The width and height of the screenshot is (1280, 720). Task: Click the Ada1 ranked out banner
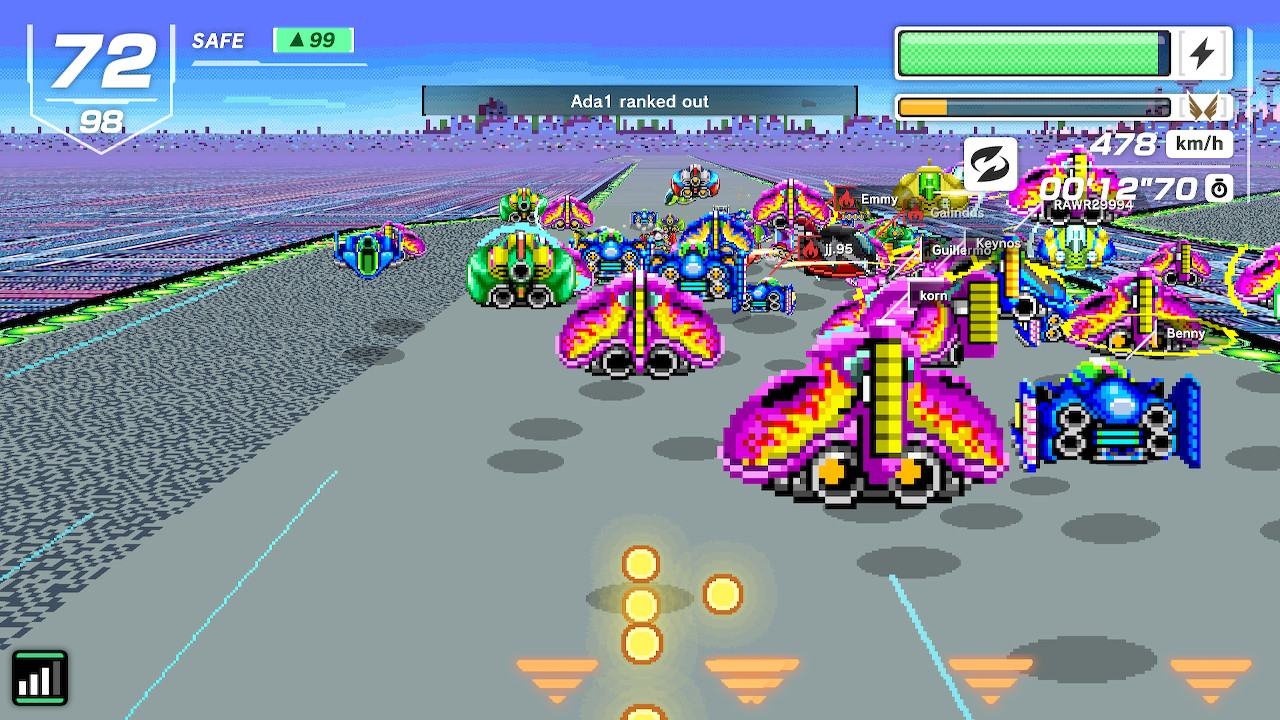640,101
